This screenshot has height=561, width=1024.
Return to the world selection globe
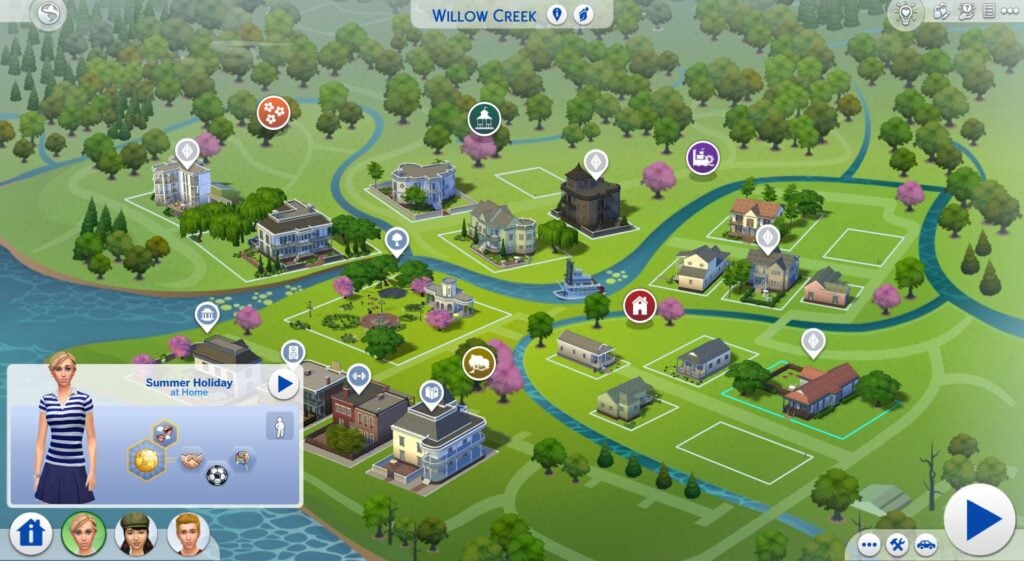(x=47, y=14)
